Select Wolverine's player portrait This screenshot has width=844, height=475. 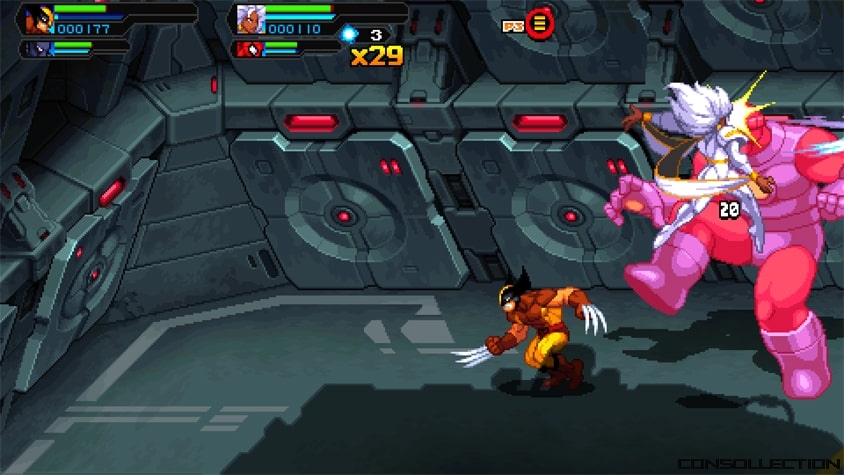[37, 19]
